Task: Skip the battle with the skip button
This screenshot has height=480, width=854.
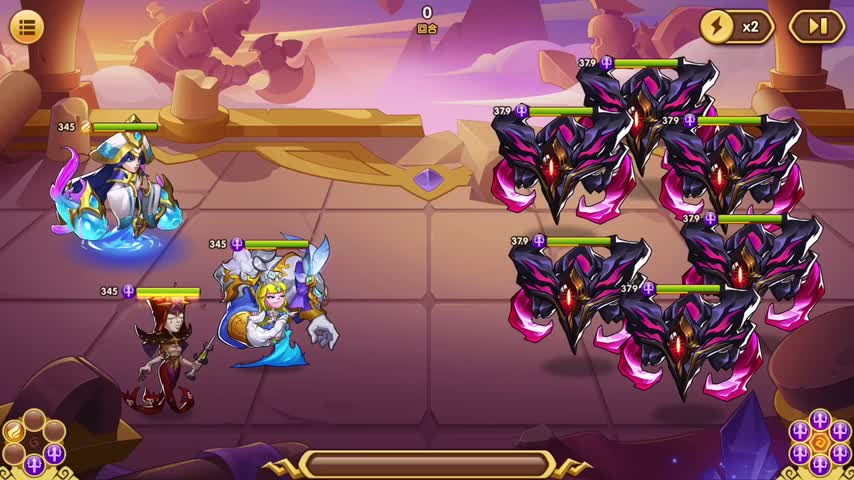Action: click(x=817, y=27)
